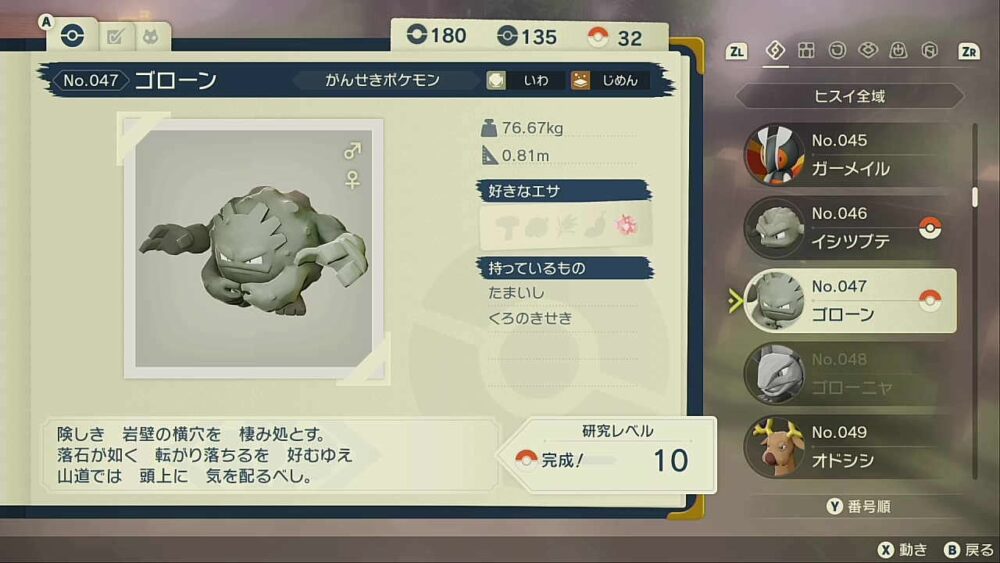Show the female form of ゴローン
This screenshot has height=563, width=1000.
tap(352, 180)
